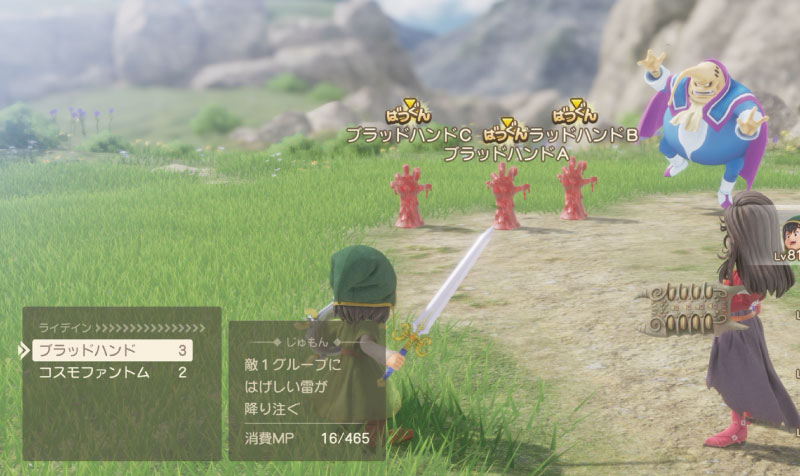Pick the ブラッドハンドB enemy name label
The image size is (800, 476).
[x=583, y=134]
